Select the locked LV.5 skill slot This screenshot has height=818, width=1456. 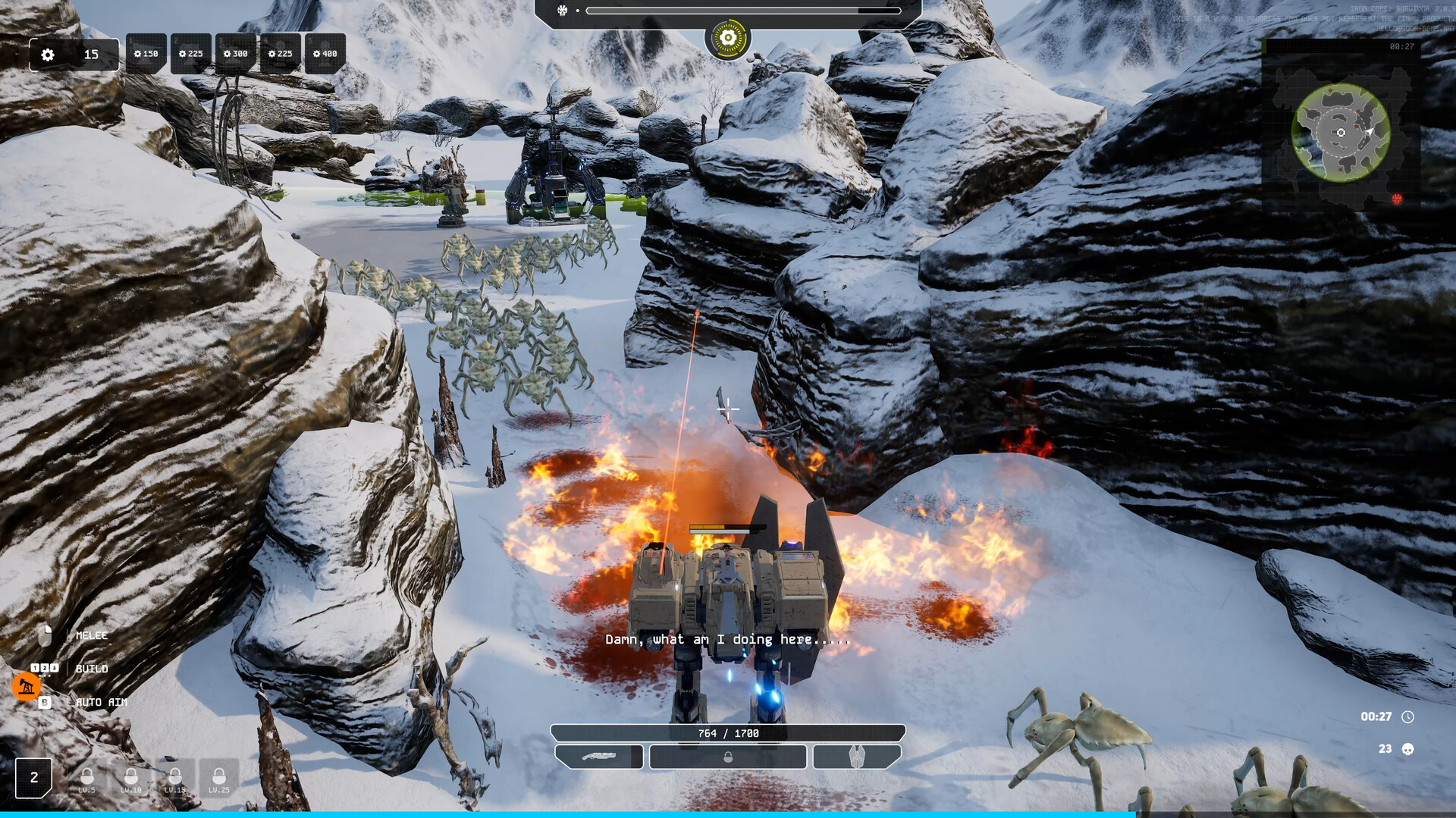click(x=87, y=779)
